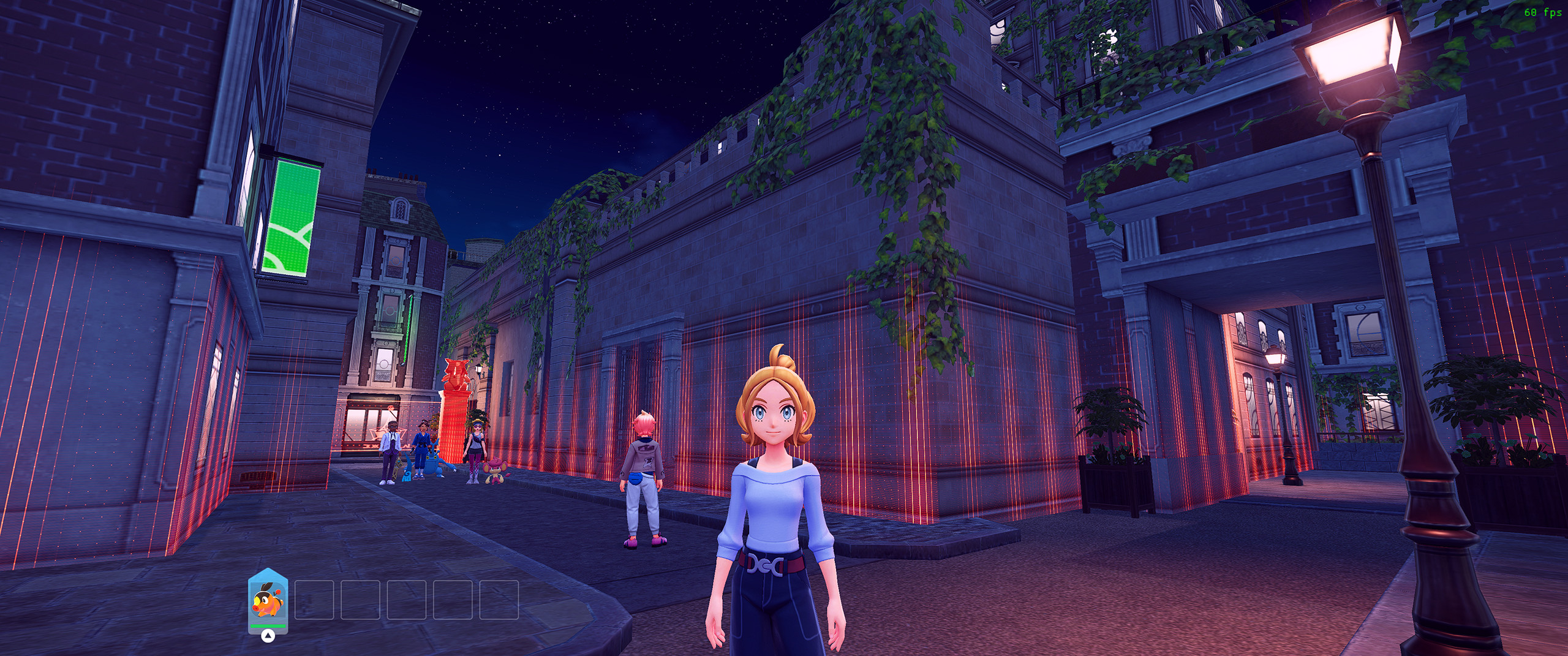Select the fourth empty party slot

(x=407, y=601)
